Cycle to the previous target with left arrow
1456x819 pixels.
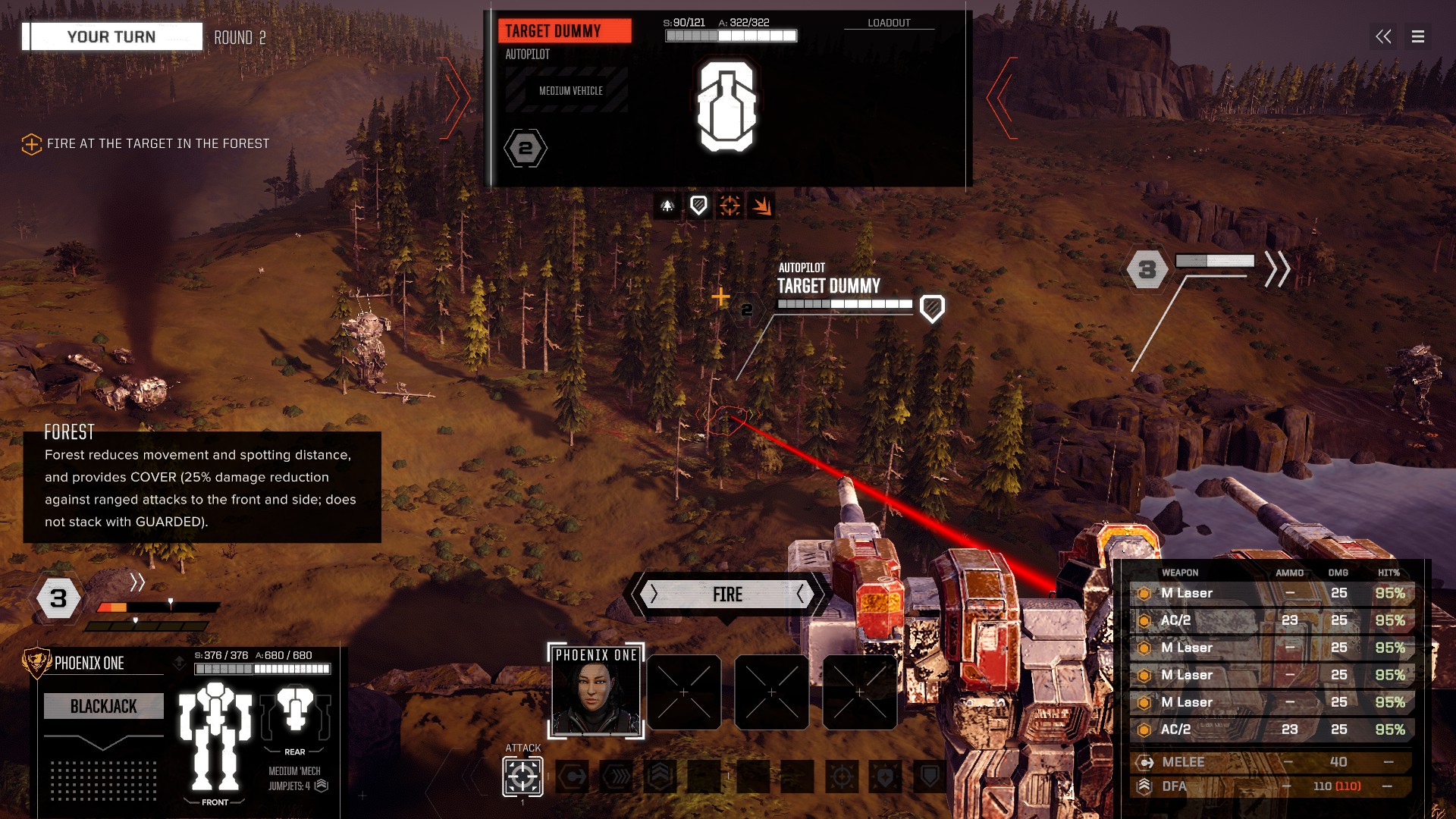(x=455, y=99)
